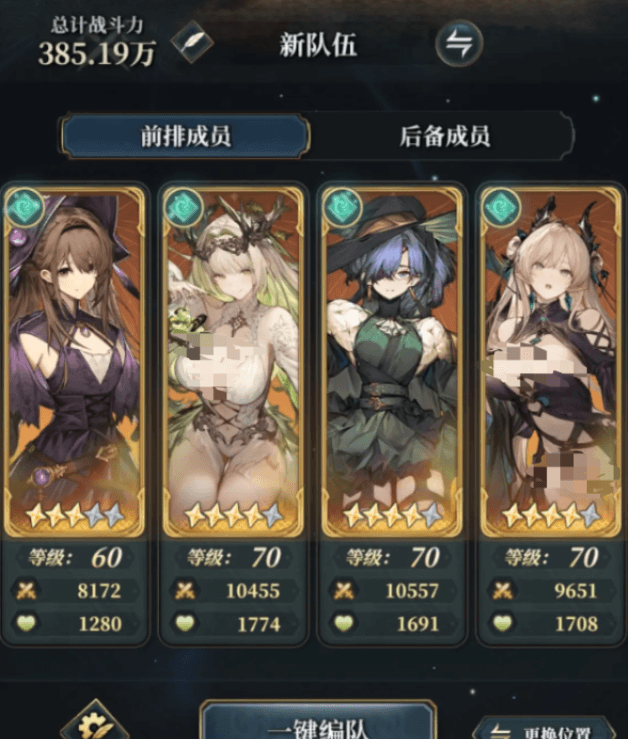Edit team name with the feather icon
The width and height of the screenshot is (628, 739).
click(190, 44)
